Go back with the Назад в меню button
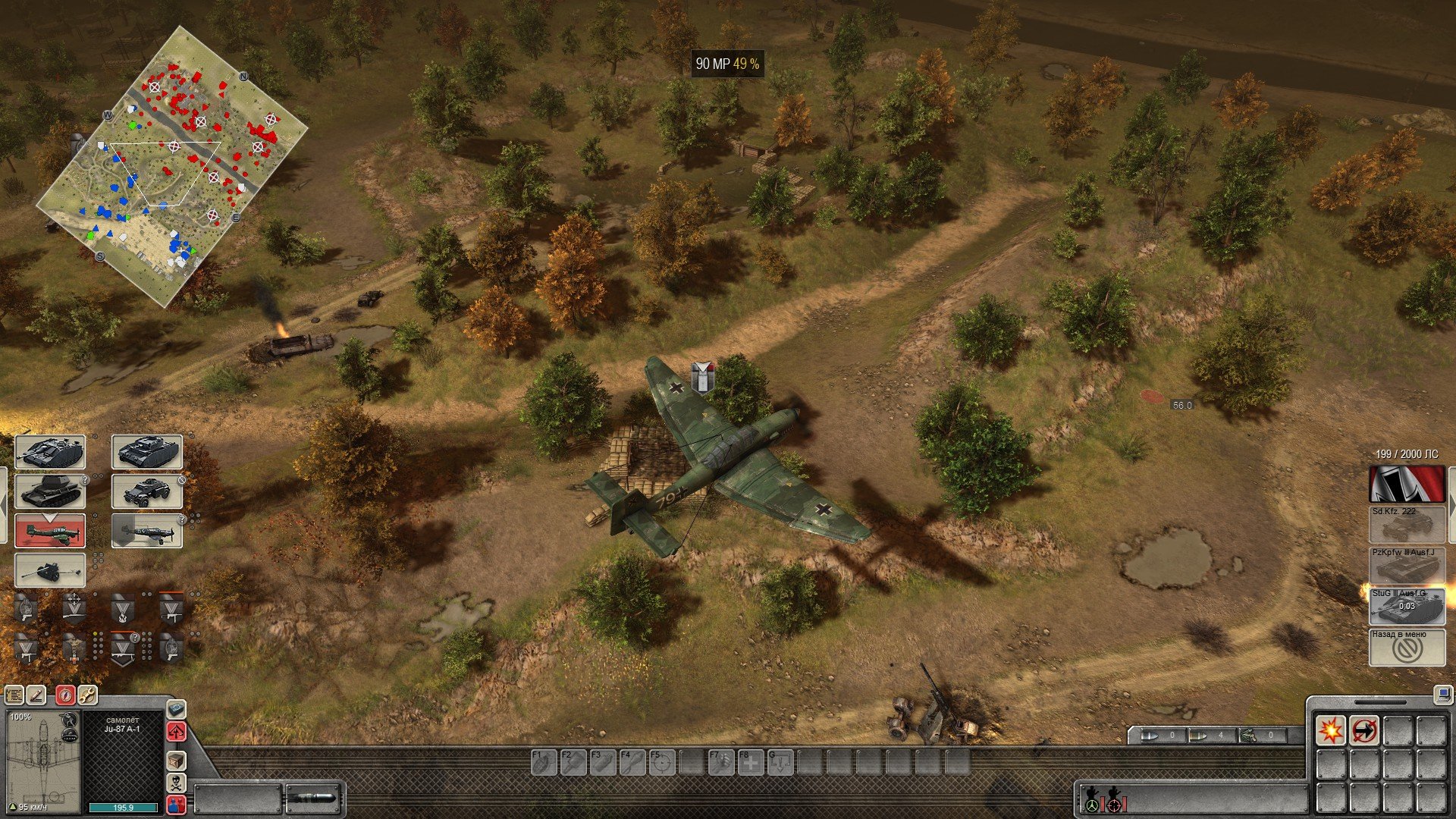The height and width of the screenshot is (819, 1456). tap(1407, 648)
